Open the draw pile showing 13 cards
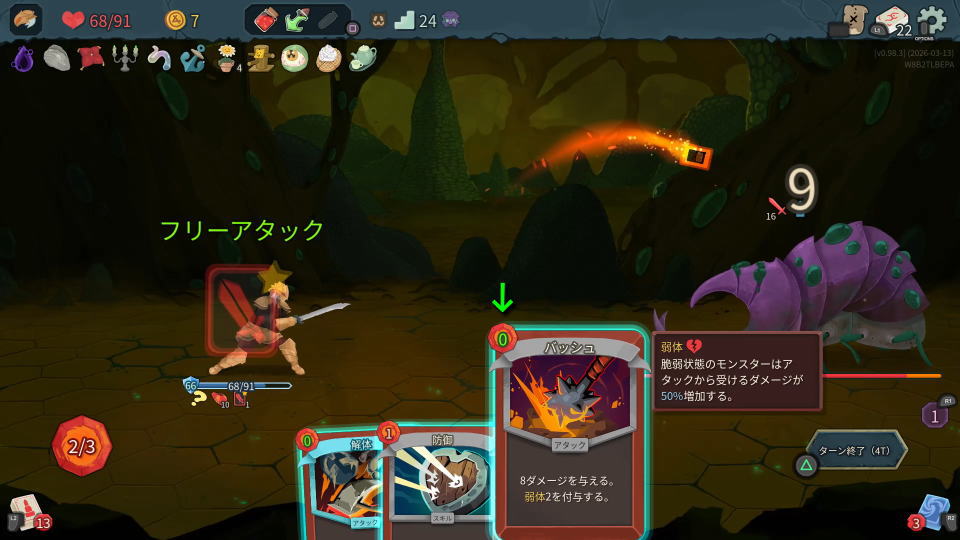Viewport: 960px width, 540px height. click(x=27, y=513)
